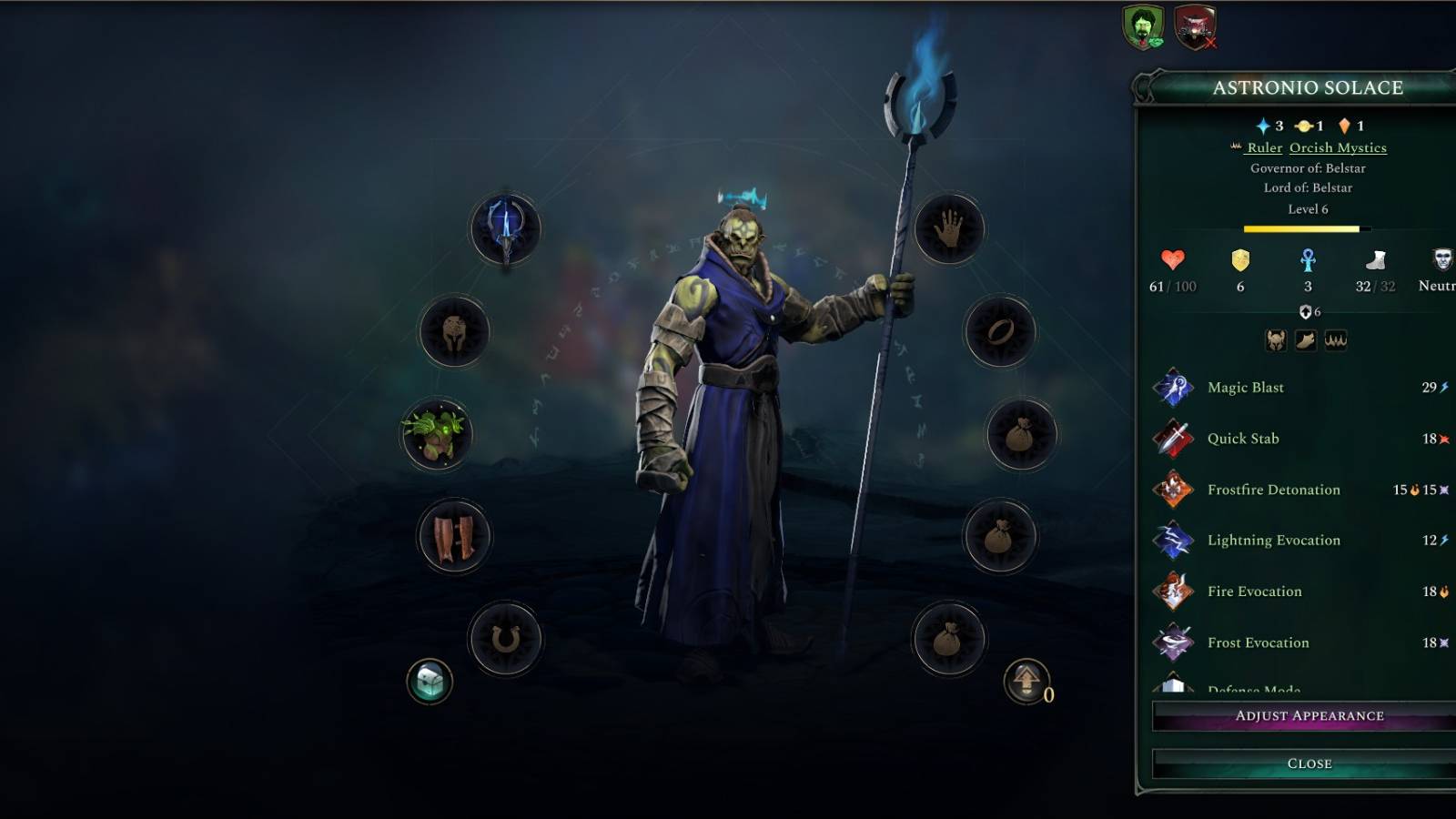Select the Frostfire Detonation ability icon
This screenshot has width=1456, height=819.
1176,489
